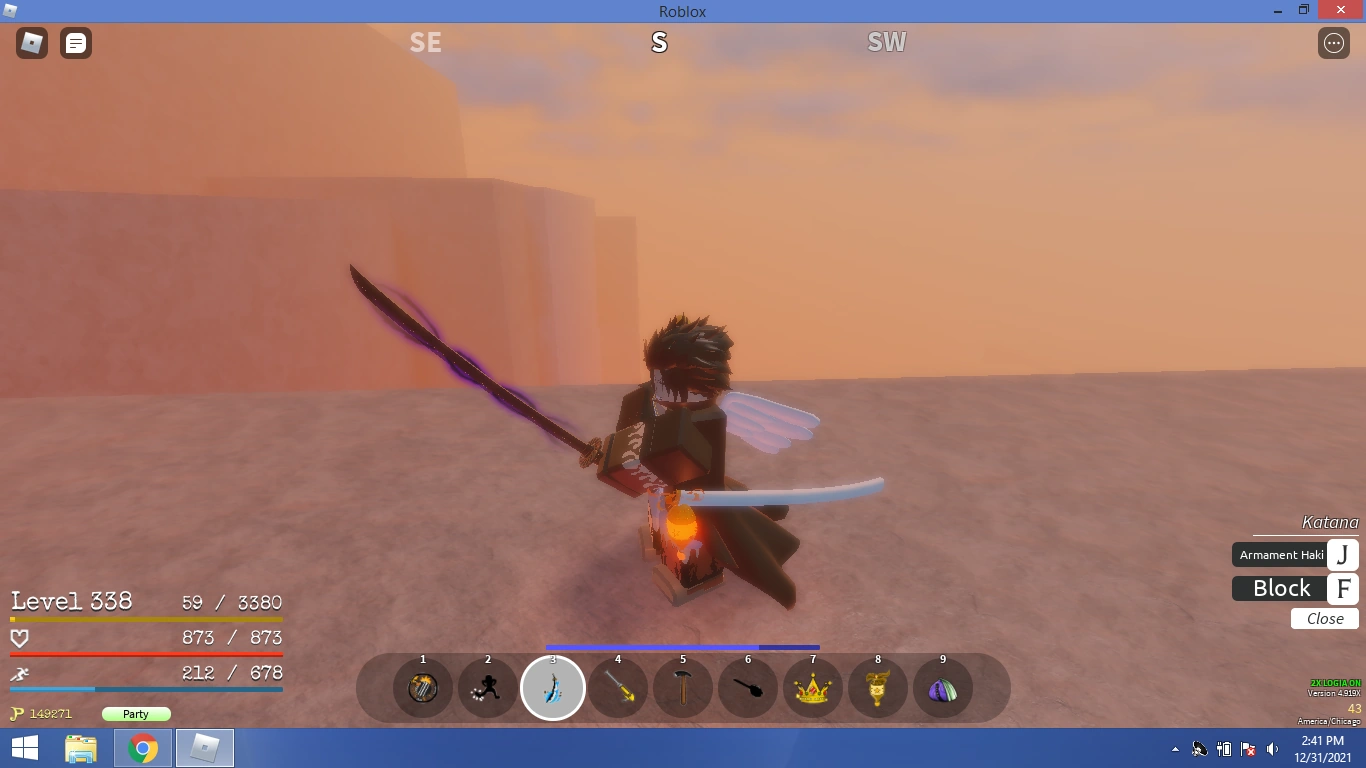Equip the hammer from hotbar slot 5
Image resolution: width=1366 pixels, height=768 pixels.
click(683, 687)
